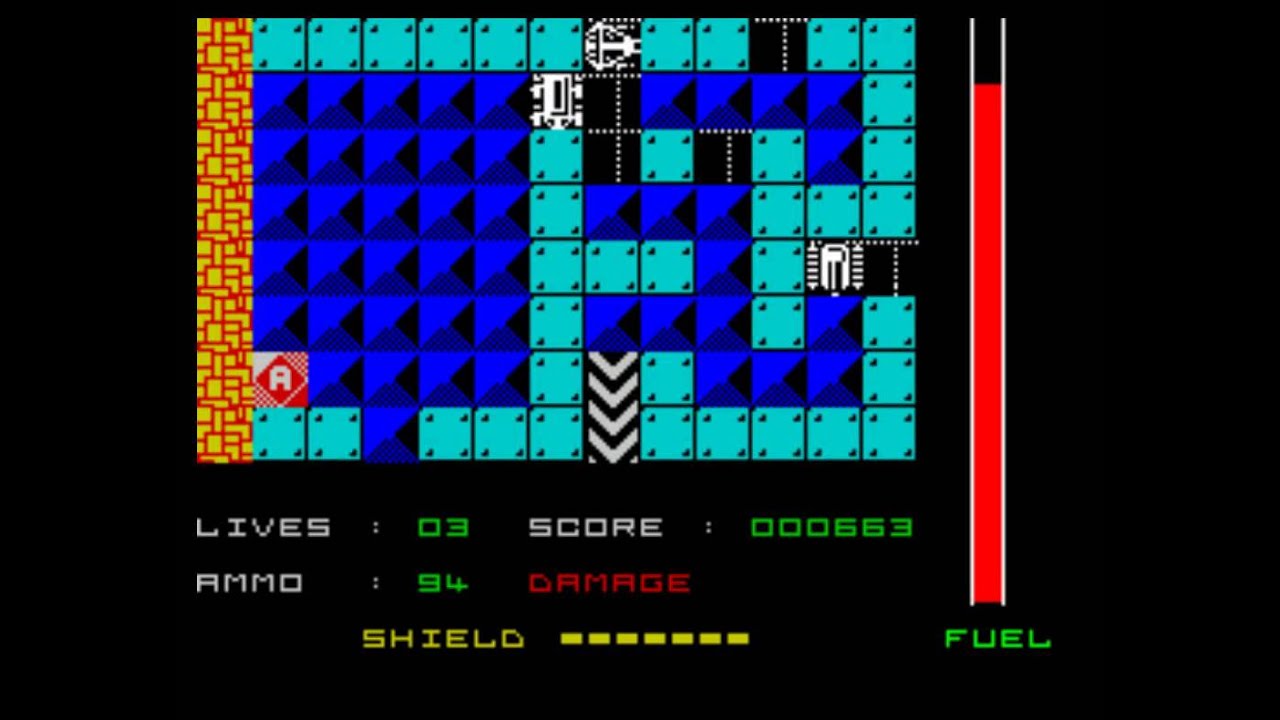The height and width of the screenshot is (720, 1280).
Task: Click the downward chevron arrow tile
Action: [x=613, y=405]
